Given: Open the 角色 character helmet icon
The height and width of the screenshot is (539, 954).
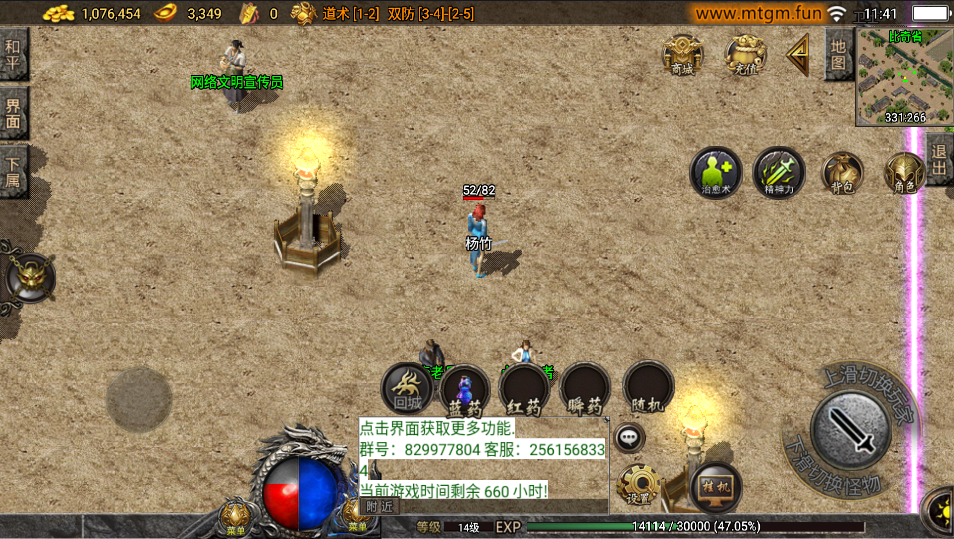Looking at the screenshot, I should click(x=904, y=172).
